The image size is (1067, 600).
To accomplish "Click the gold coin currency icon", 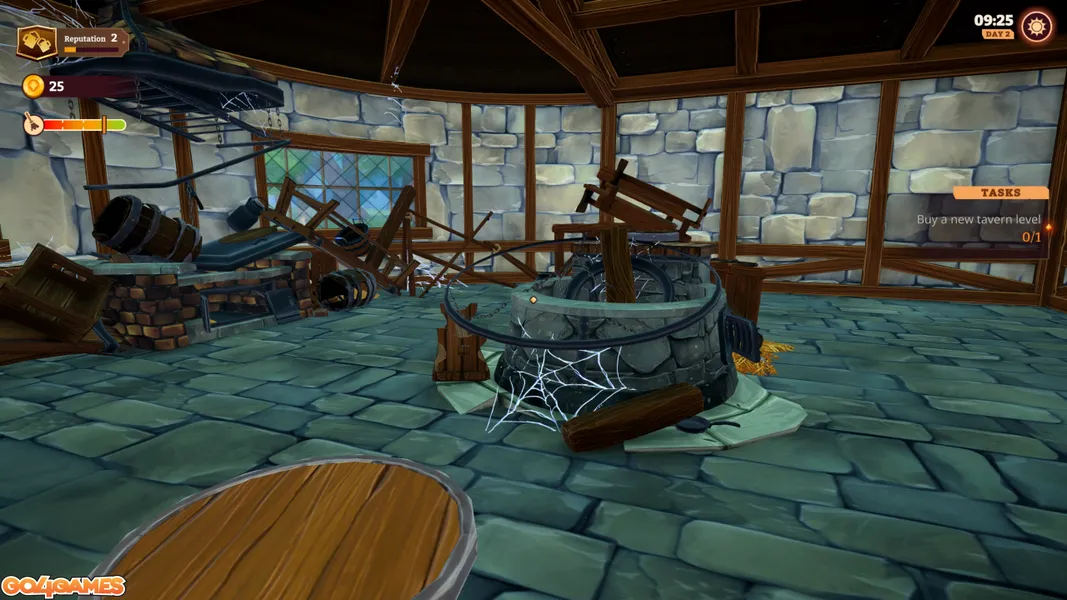I will 33,86.
